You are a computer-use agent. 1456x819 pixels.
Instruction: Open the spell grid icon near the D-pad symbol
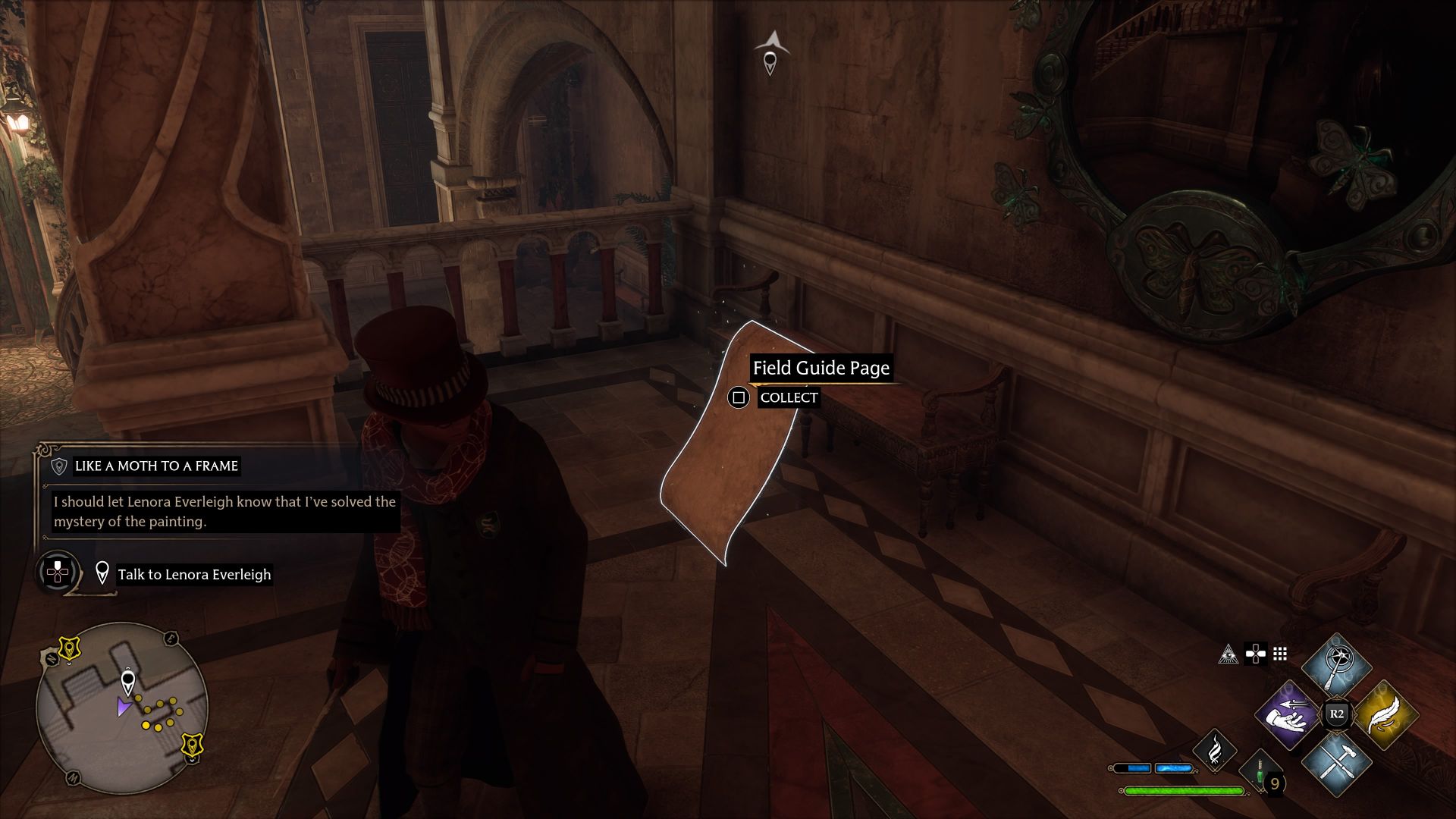pyautogui.click(x=1280, y=654)
